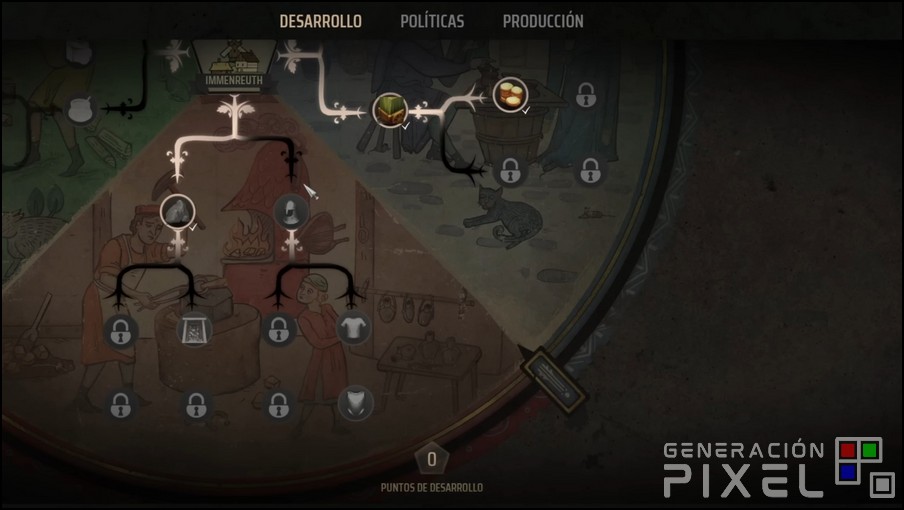Choose the helmet development node

290,211
